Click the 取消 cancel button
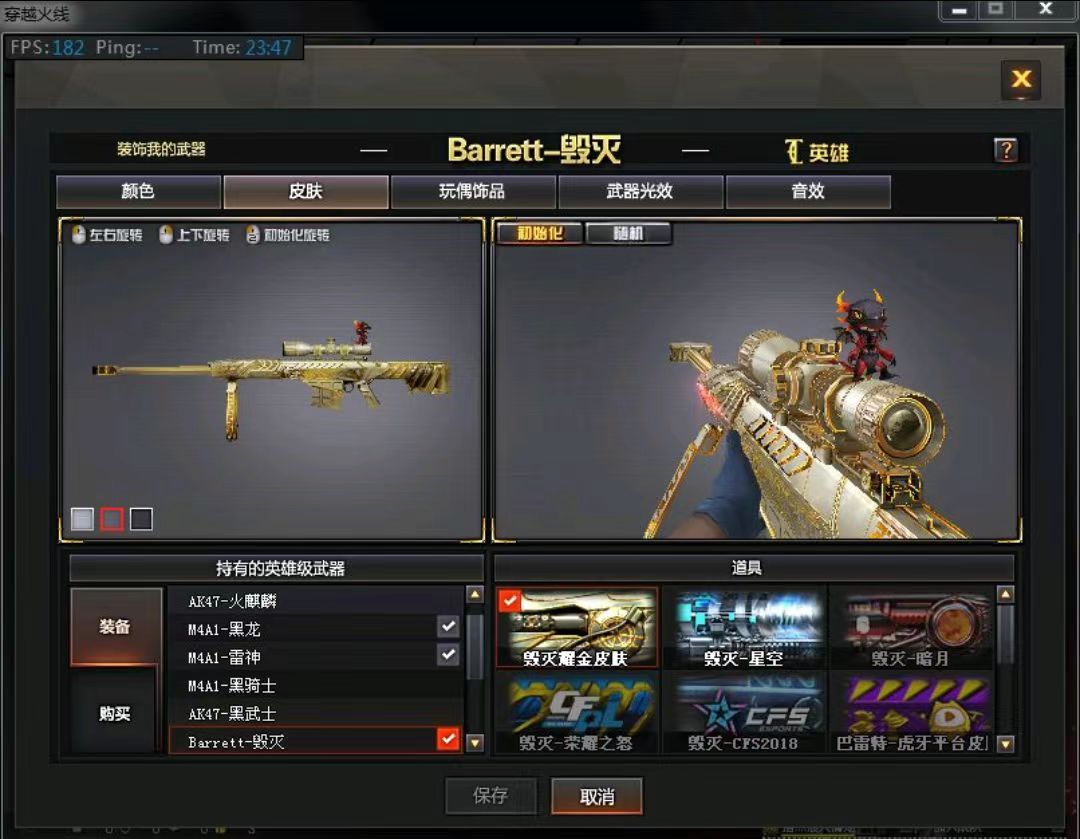Viewport: 1080px width, 839px height. (x=597, y=796)
